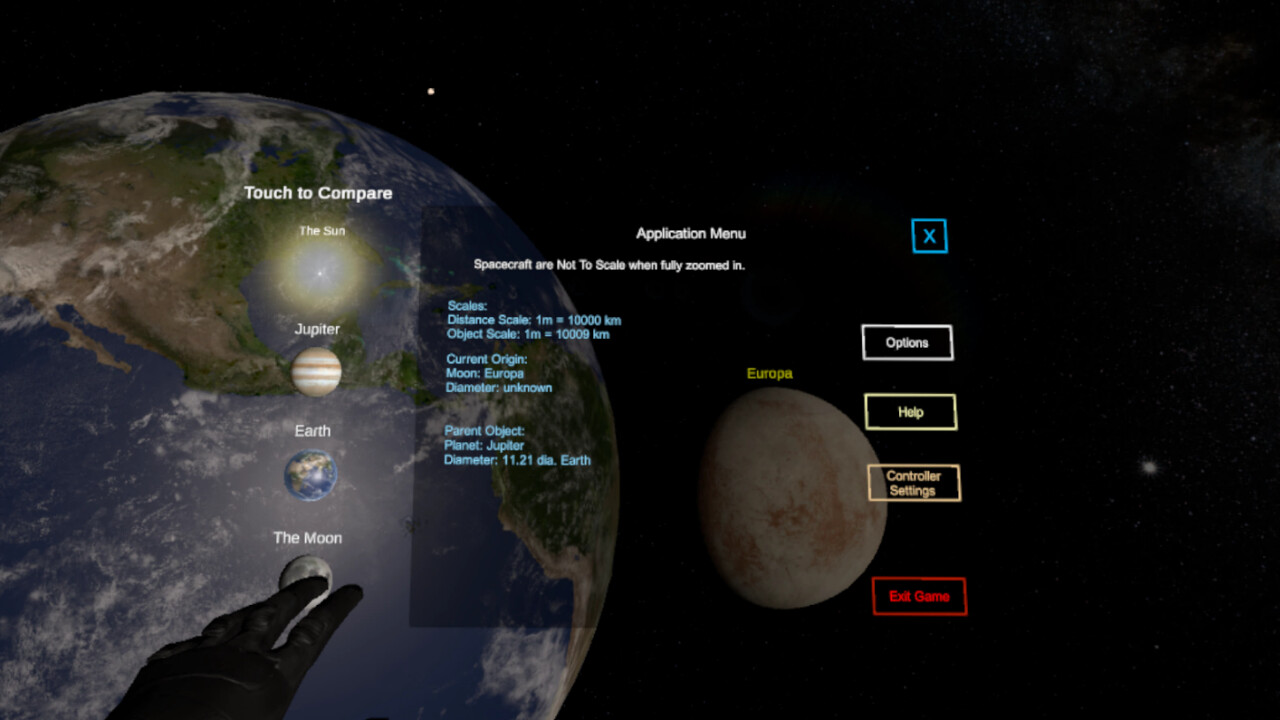
Task: Touch Earth in the comparison panel
Action: click(312, 472)
